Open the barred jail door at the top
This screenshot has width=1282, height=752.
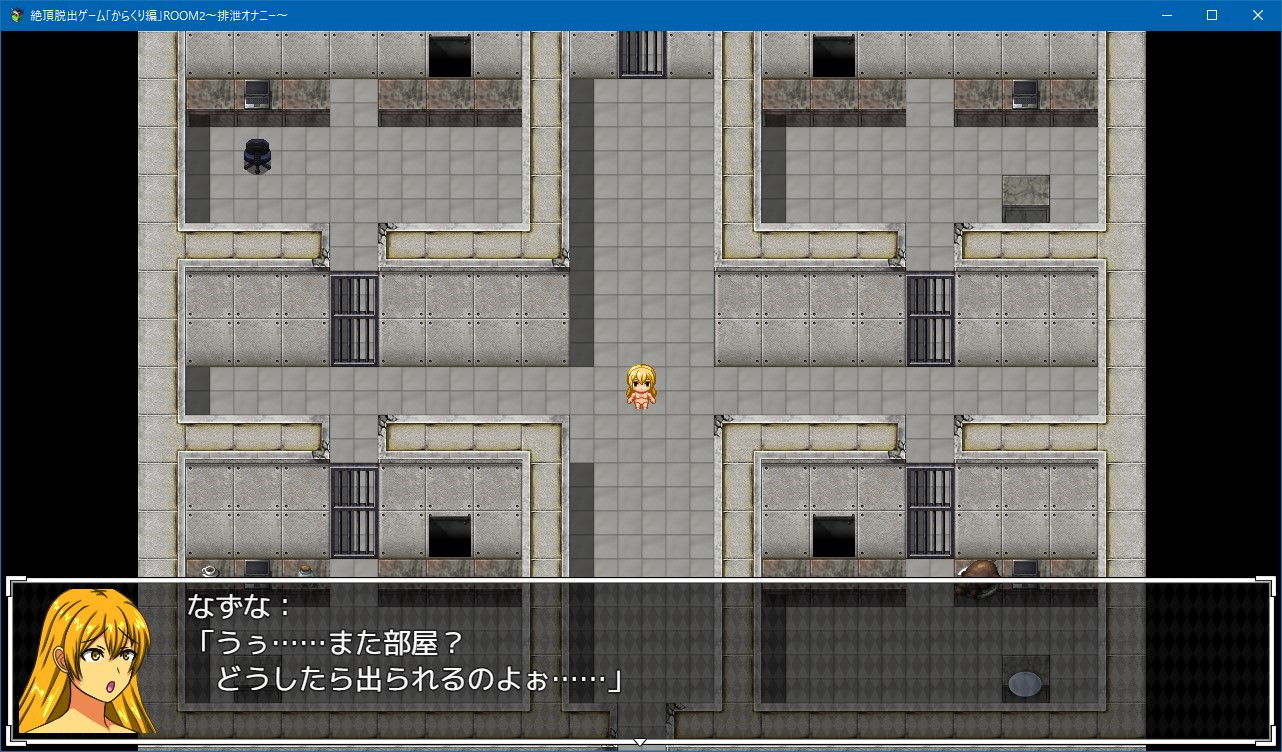click(x=640, y=55)
